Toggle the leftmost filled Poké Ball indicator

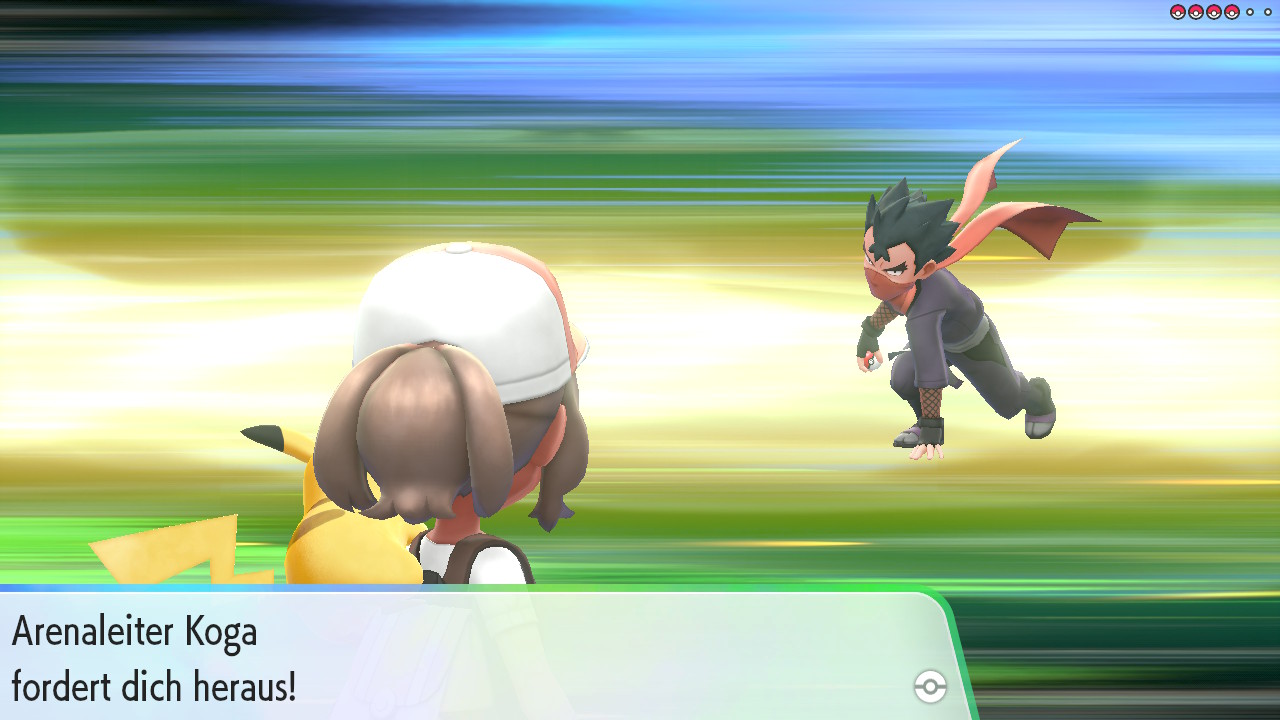click(x=1177, y=12)
